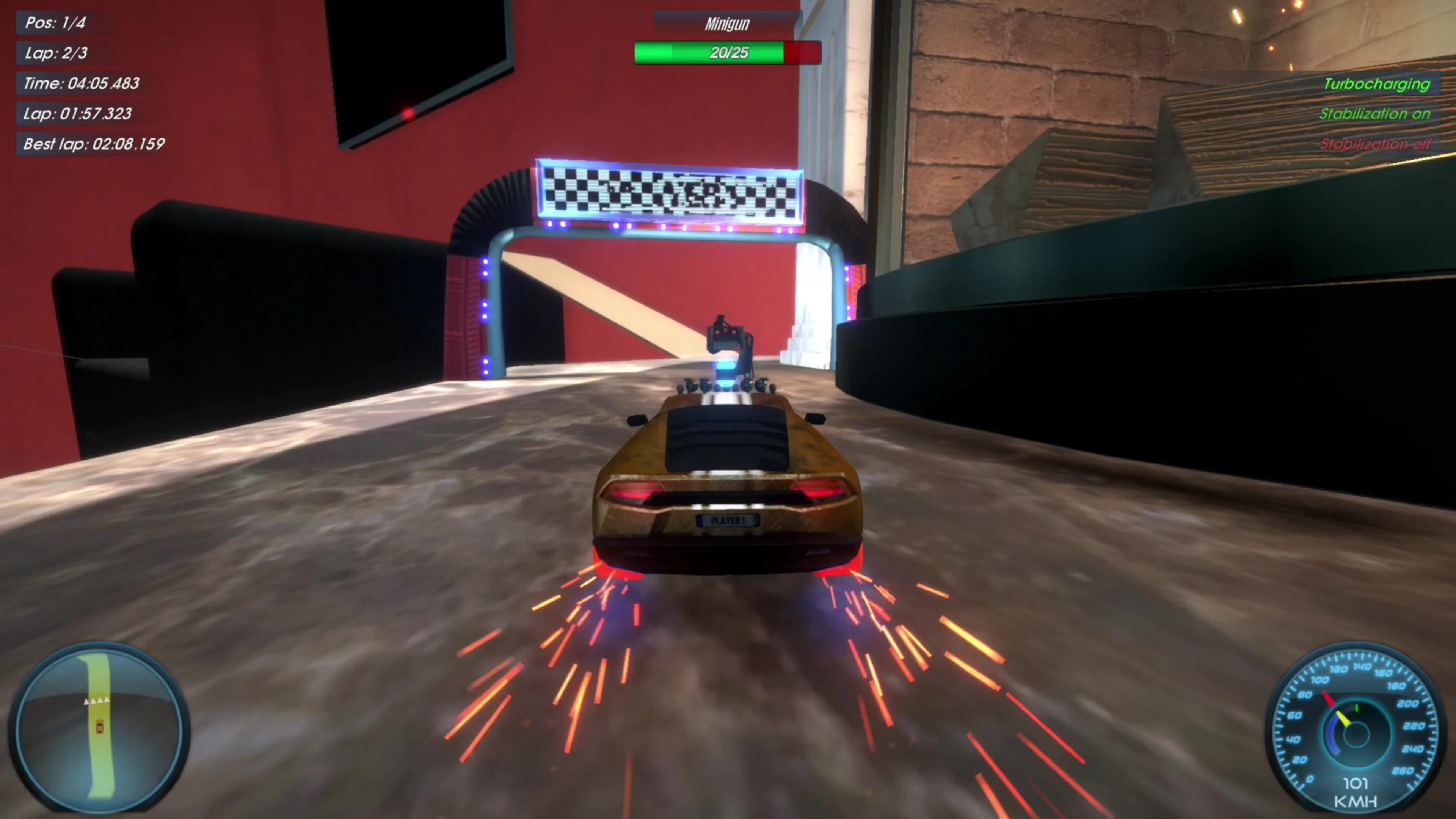The image size is (1456, 819).
Task: Click the Minigun weapon indicator
Action: [727, 23]
